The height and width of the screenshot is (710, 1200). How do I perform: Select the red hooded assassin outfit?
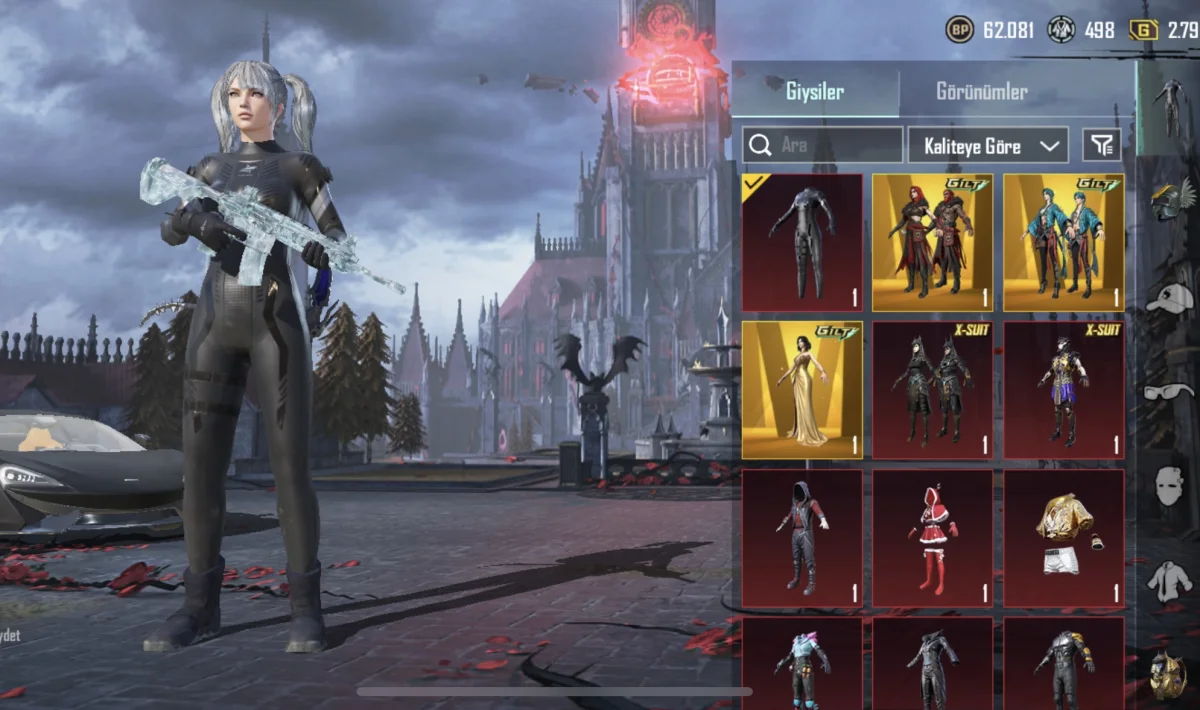click(x=802, y=538)
